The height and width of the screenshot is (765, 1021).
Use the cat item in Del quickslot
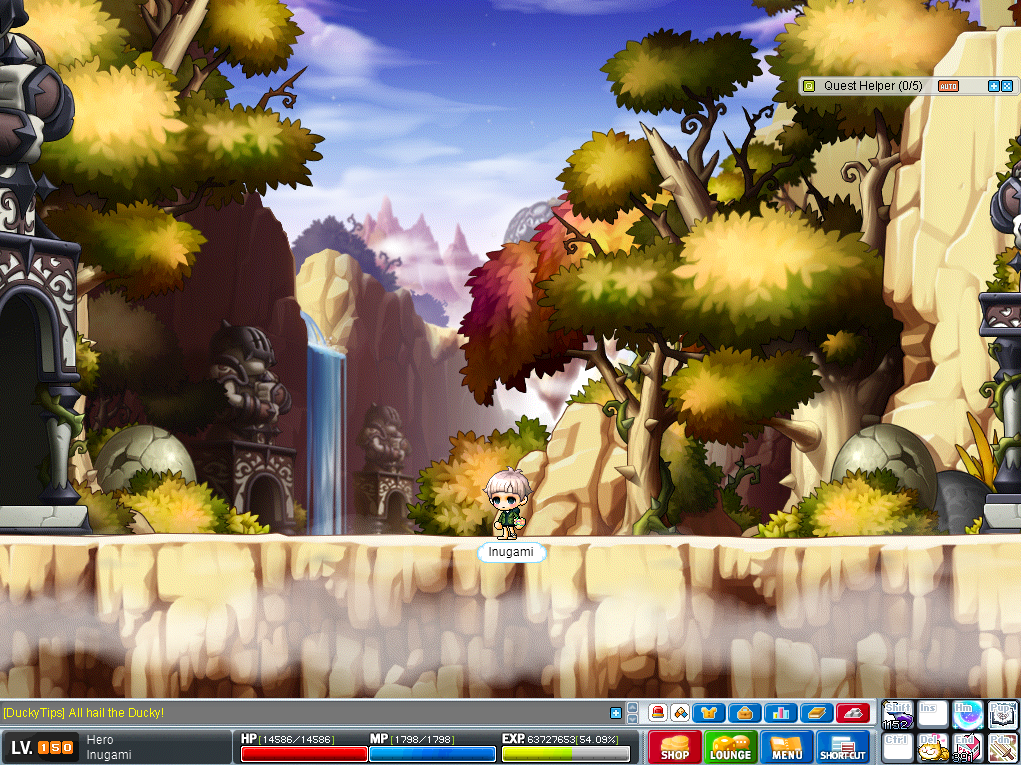pyautogui.click(x=932, y=748)
